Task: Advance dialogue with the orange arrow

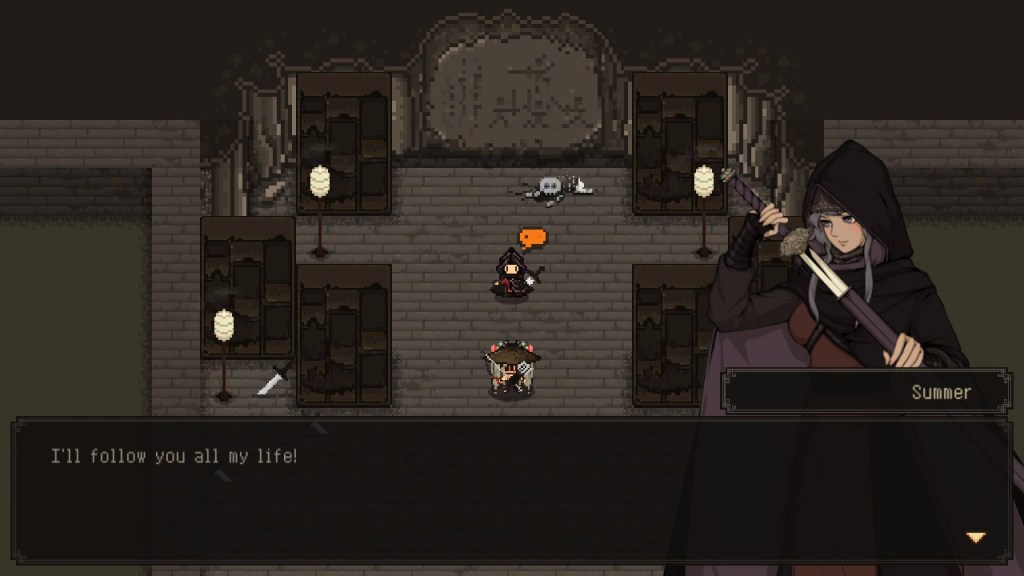Action: point(975,538)
